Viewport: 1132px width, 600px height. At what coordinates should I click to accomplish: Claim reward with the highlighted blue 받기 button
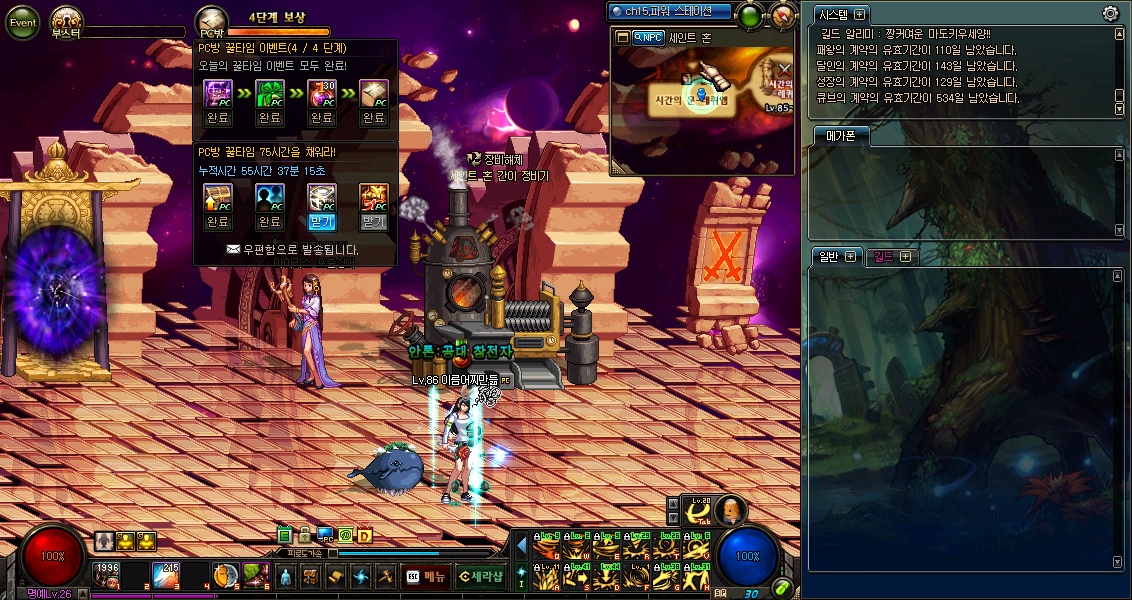tap(321, 222)
